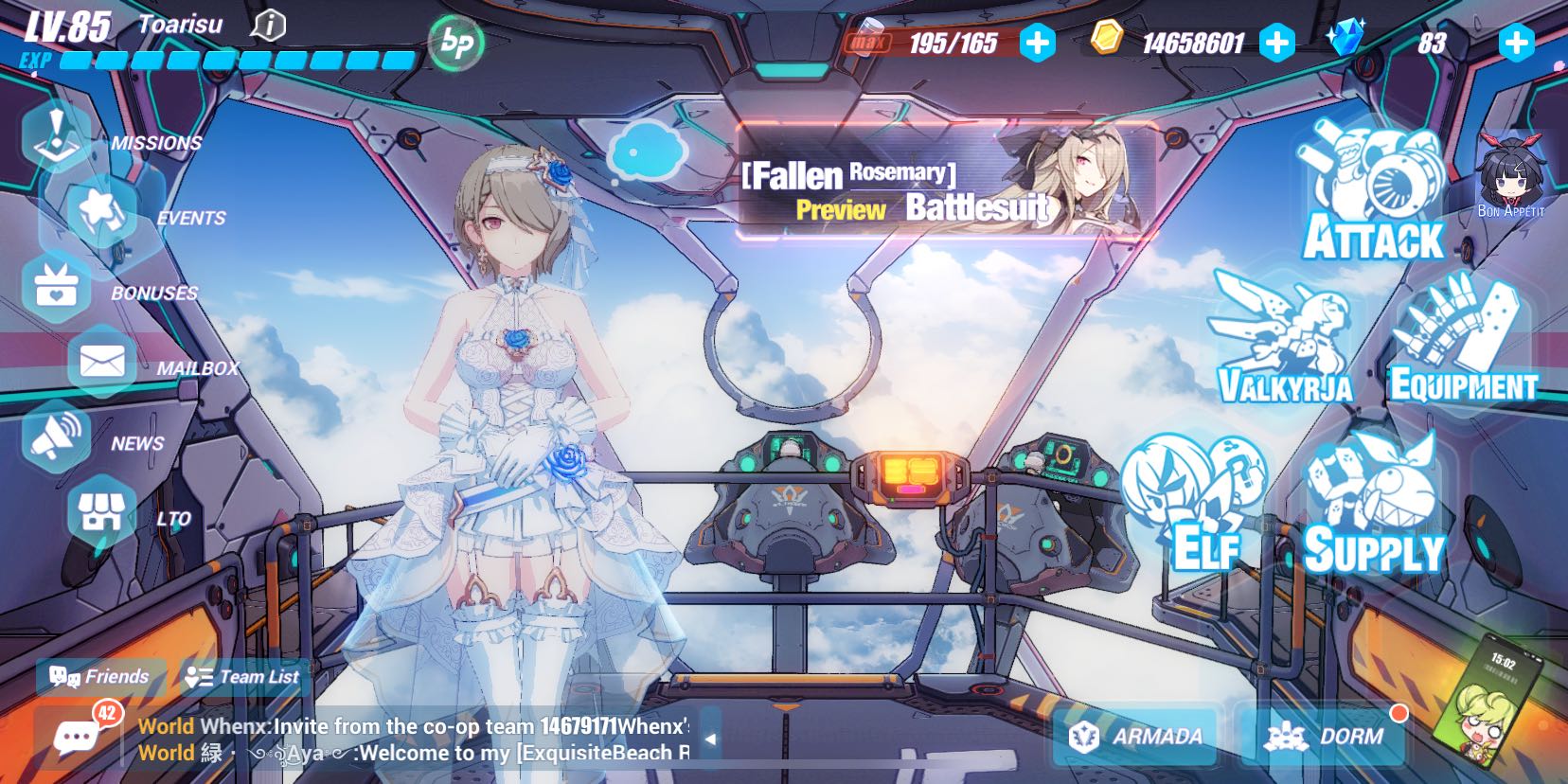Show player info next to Toarisu
The height and width of the screenshot is (784, 1568).
pos(268,25)
